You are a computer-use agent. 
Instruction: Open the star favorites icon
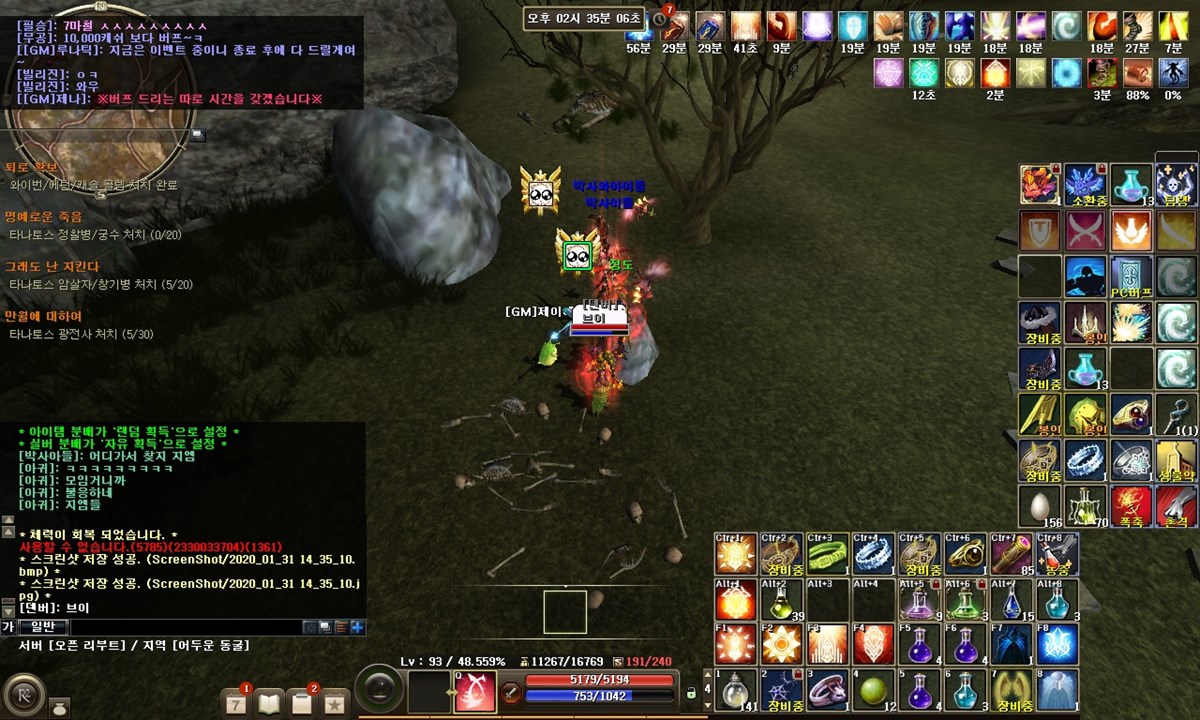click(x=334, y=702)
